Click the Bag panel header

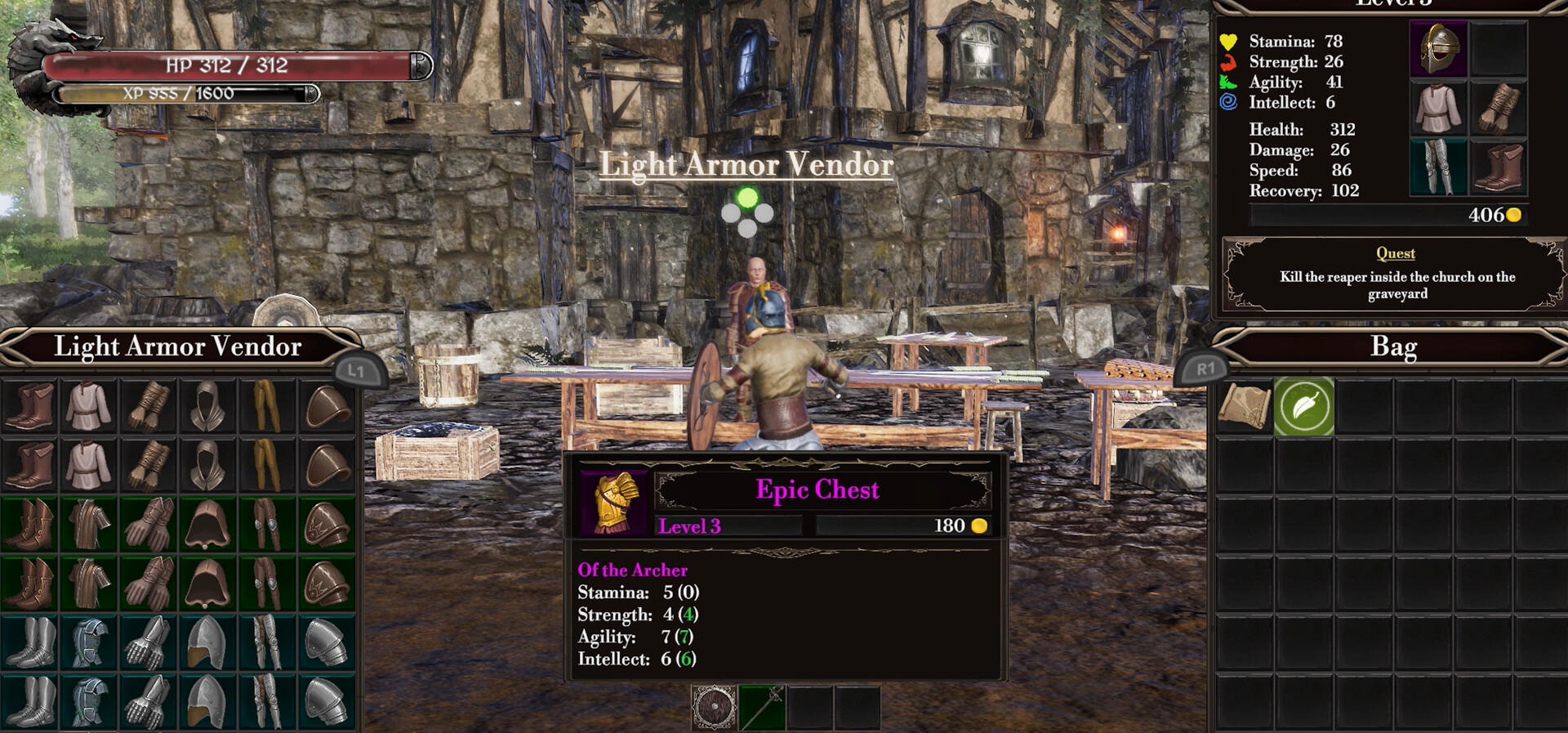click(x=1393, y=347)
